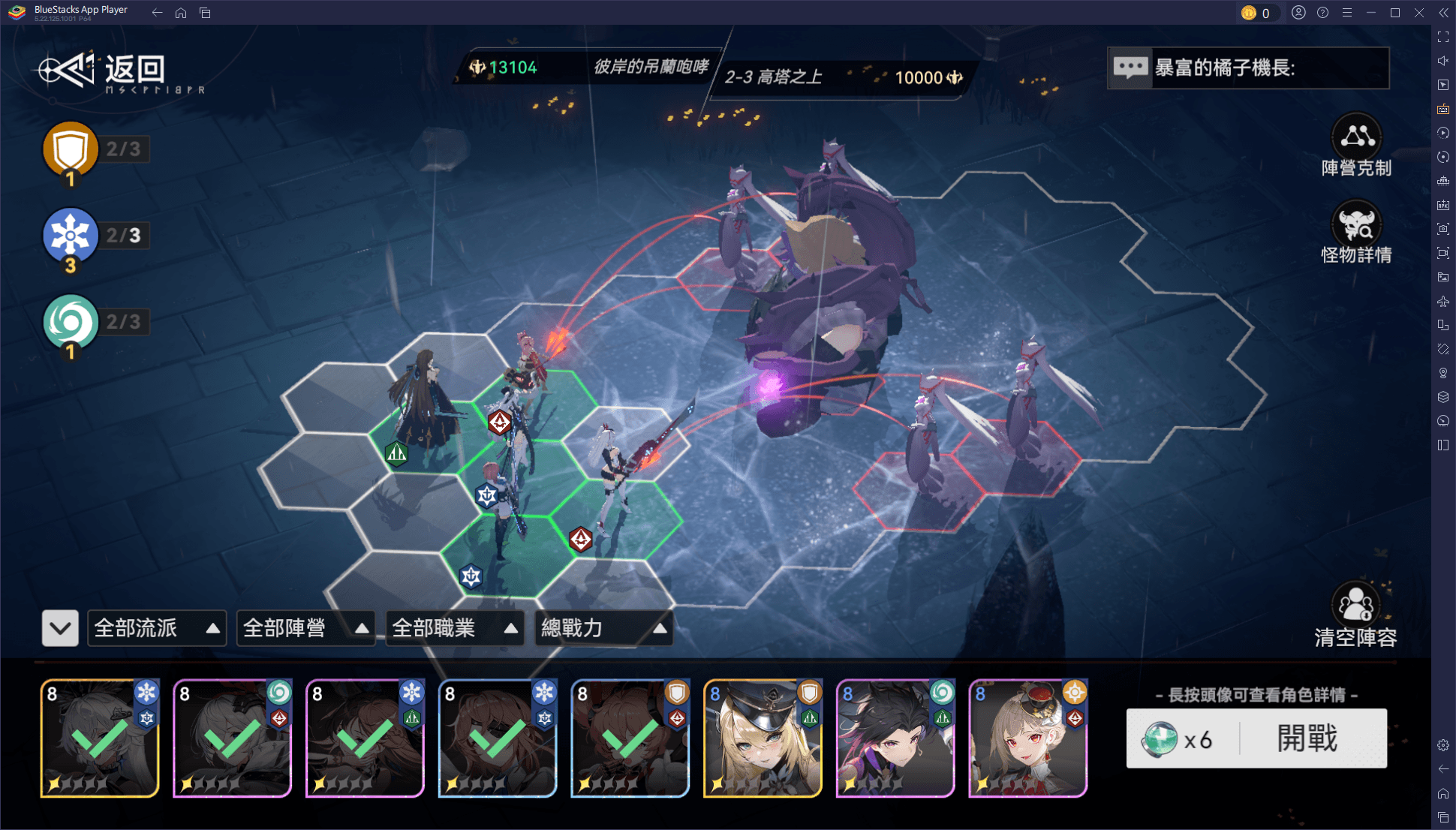
Task: Deselect the first checked gold-bordered character card
Action: click(x=100, y=738)
